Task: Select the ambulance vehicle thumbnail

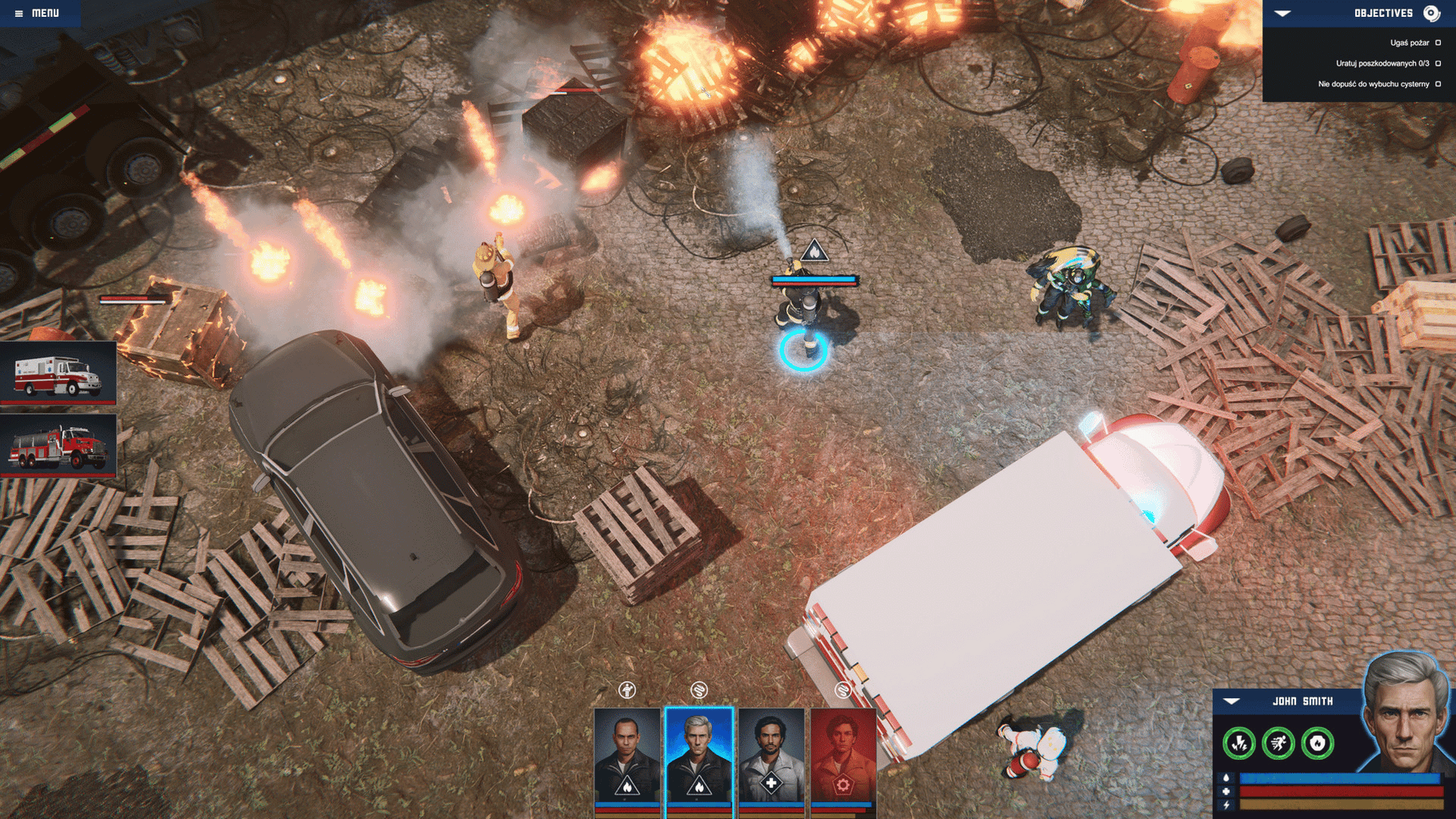Action: 58,374
